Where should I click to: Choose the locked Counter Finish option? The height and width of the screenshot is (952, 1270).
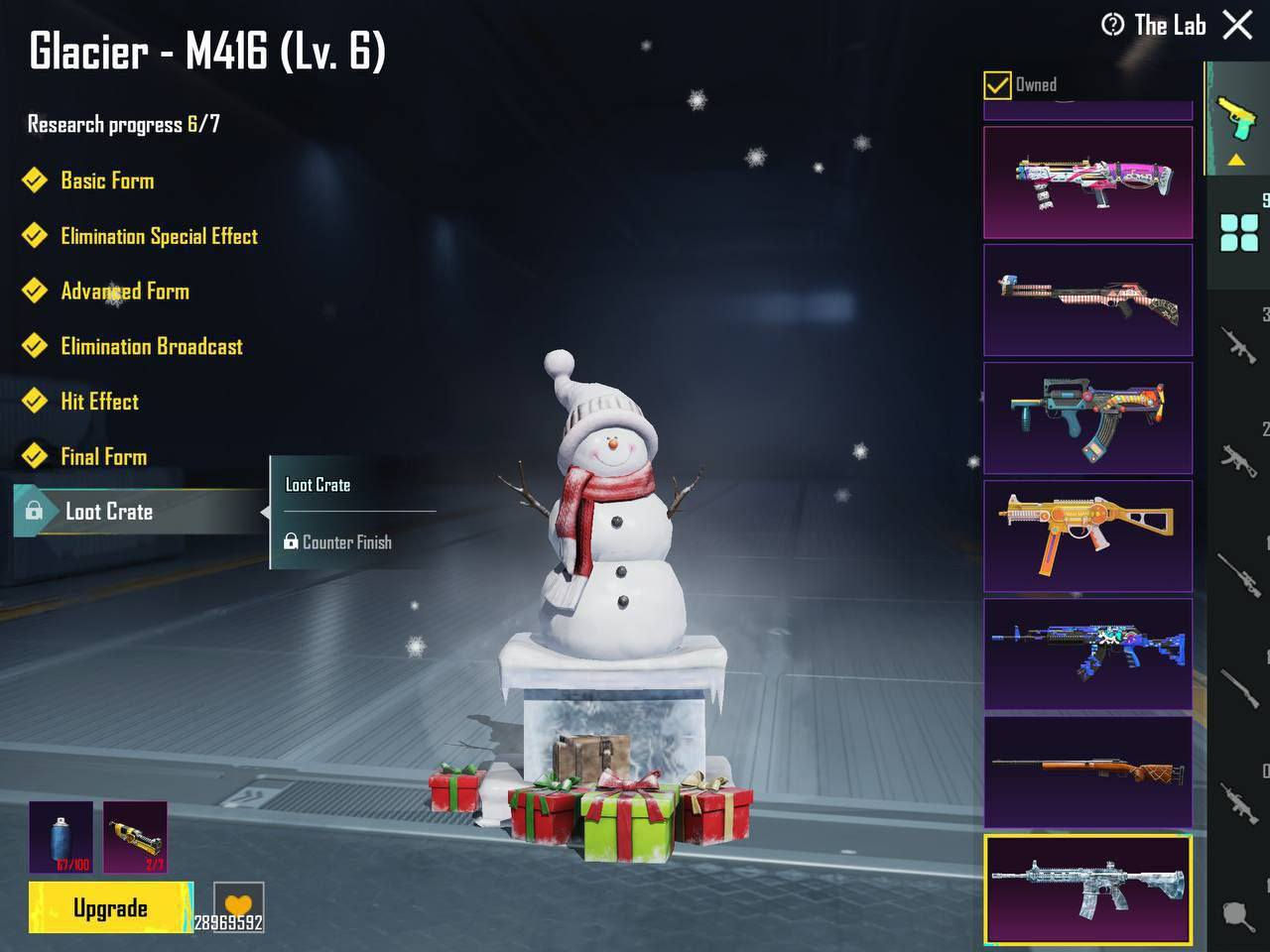click(346, 542)
